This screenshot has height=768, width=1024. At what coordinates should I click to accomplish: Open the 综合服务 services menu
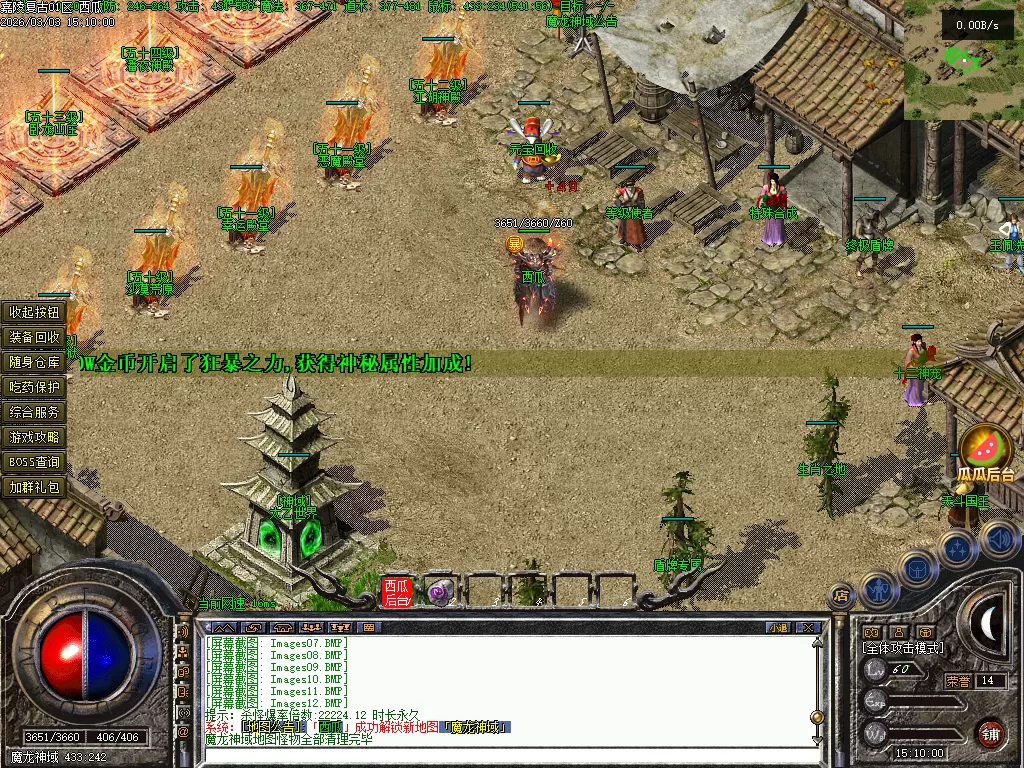[x=35, y=412]
